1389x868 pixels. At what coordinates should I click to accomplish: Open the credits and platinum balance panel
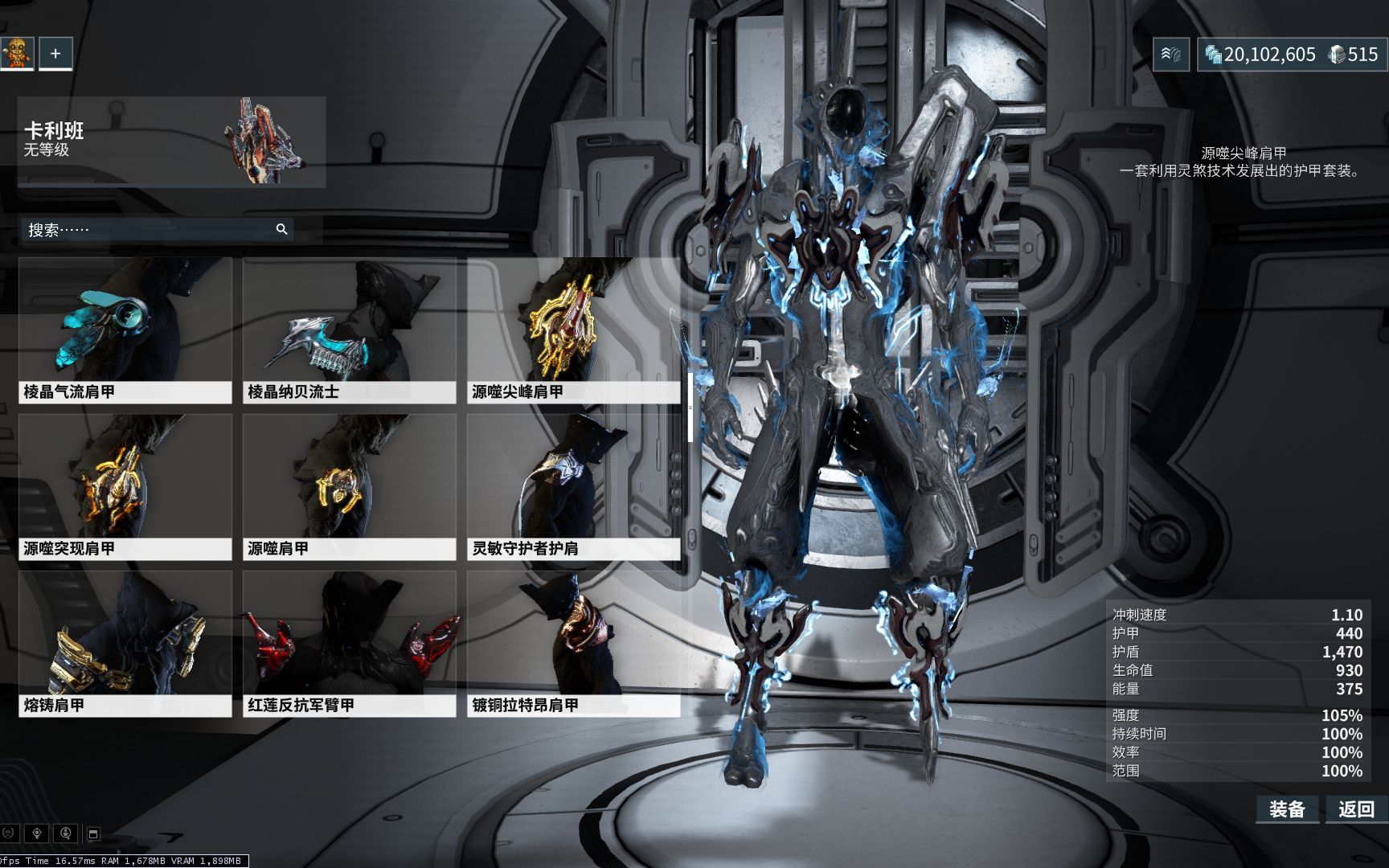(x=1291, y=55)
